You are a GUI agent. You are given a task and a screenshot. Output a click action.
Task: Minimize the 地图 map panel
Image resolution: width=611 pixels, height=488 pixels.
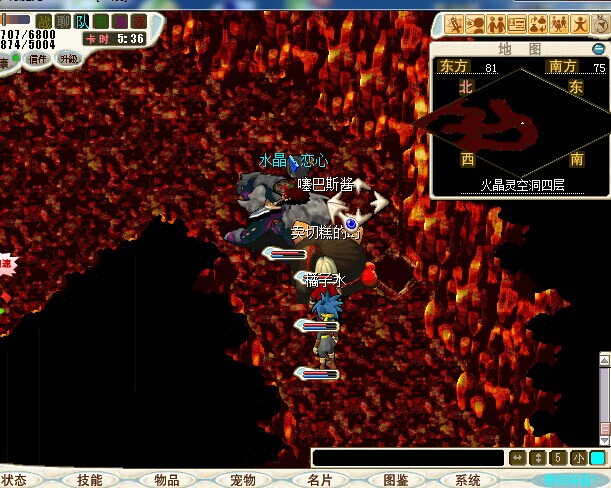[598, 48]
